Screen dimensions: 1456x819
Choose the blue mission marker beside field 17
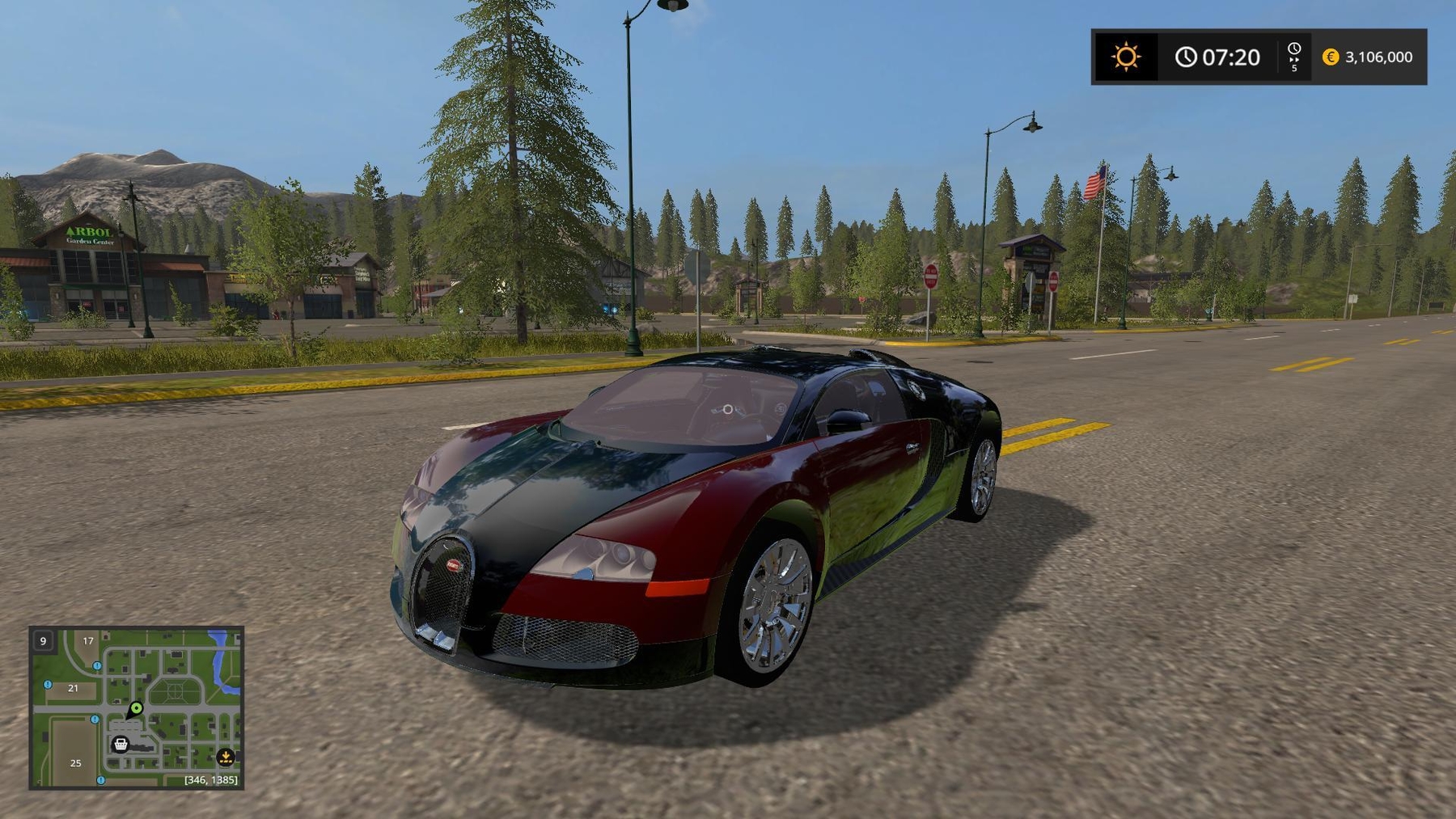pos(97,666)
